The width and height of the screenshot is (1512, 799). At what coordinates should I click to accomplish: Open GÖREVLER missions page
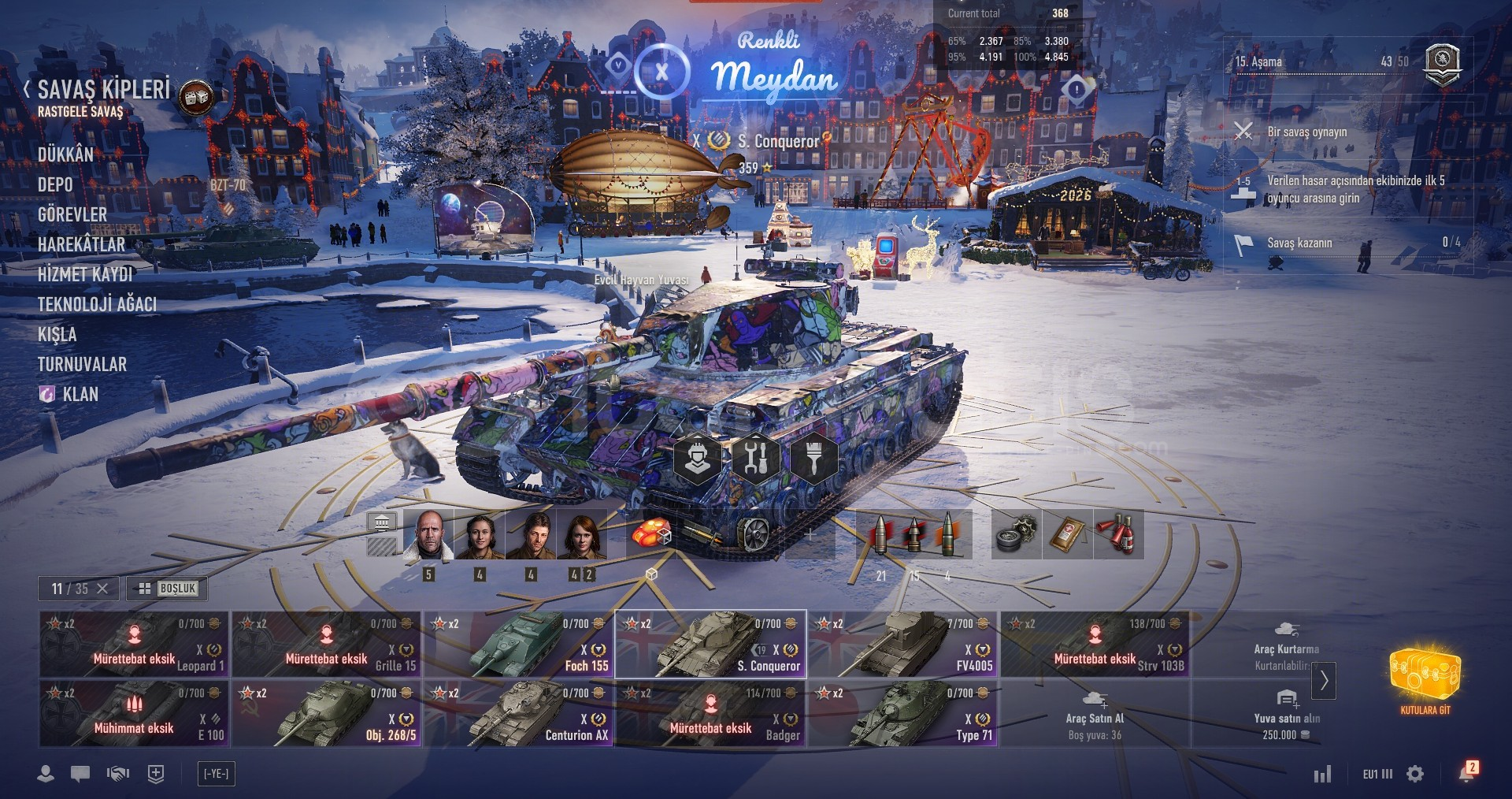coord(72,214)
